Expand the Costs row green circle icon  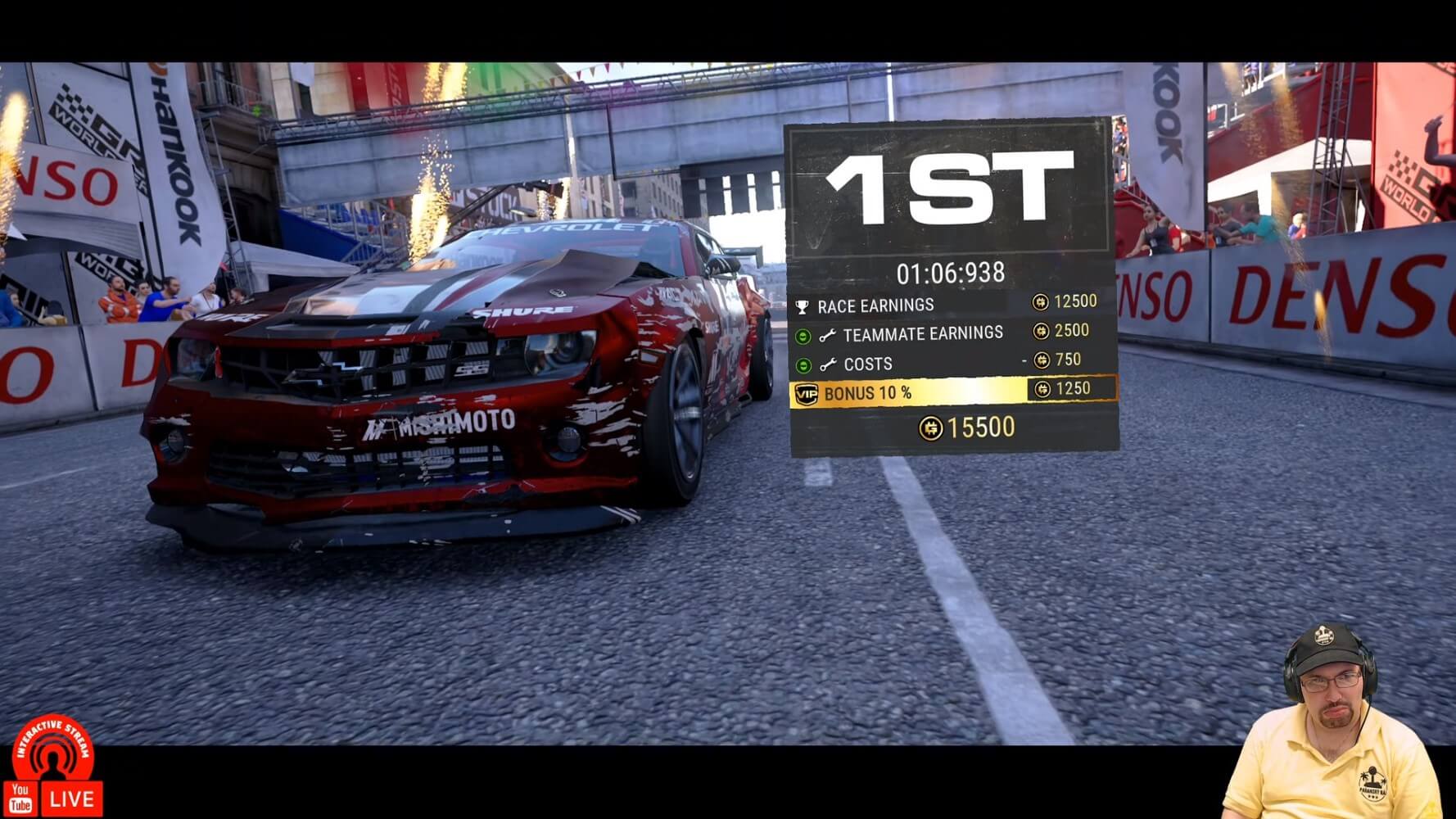pos(803,364)
